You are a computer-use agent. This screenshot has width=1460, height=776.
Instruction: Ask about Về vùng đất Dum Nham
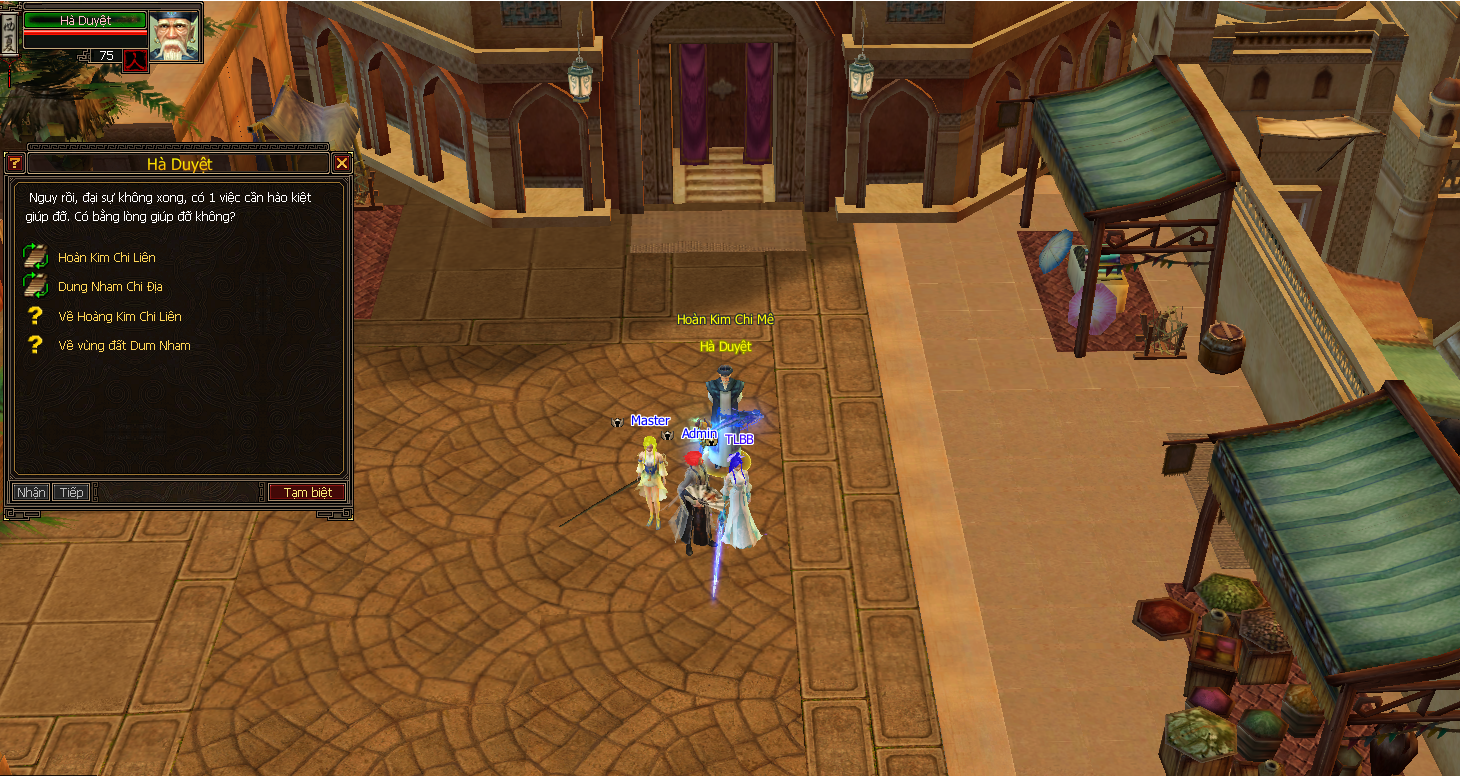point(123,346)
